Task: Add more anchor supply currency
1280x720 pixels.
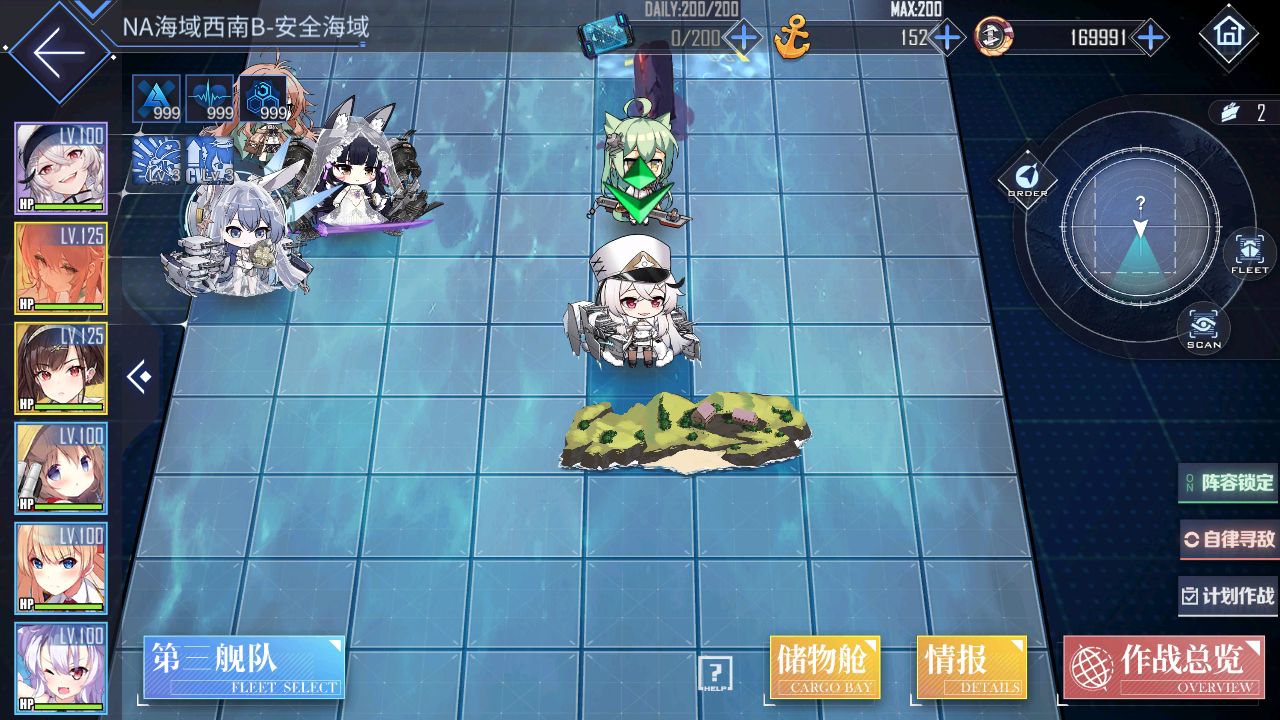Action: [x=946, y=39]
